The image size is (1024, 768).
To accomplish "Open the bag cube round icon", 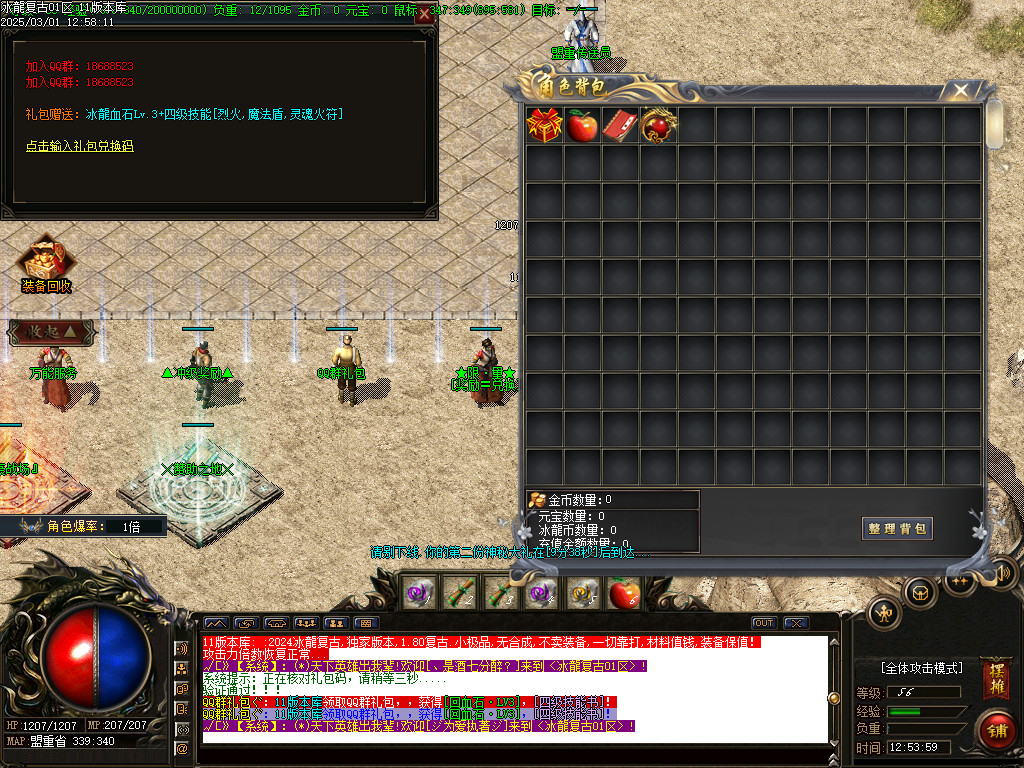I will point(920,592).
